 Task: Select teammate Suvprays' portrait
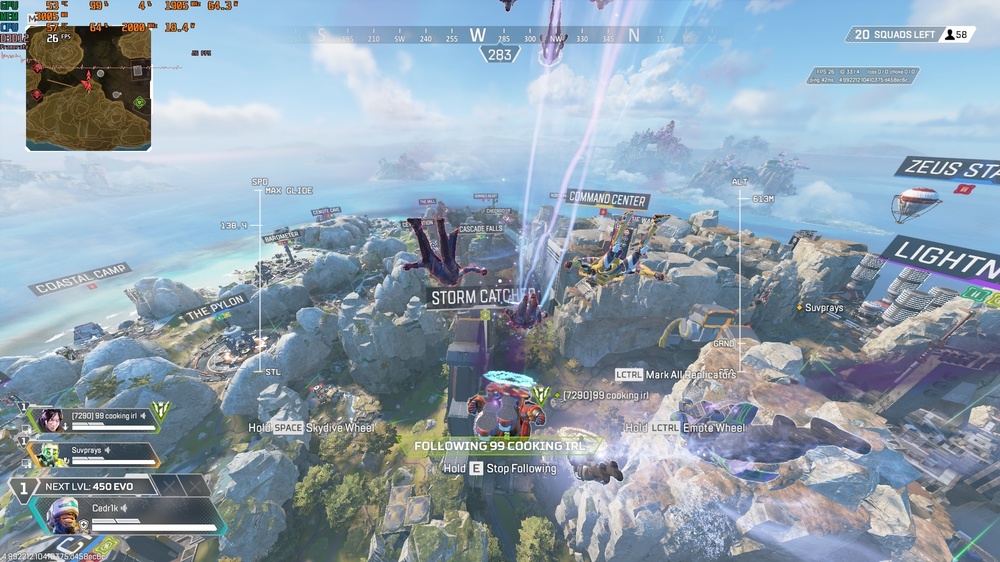(51, 456)
